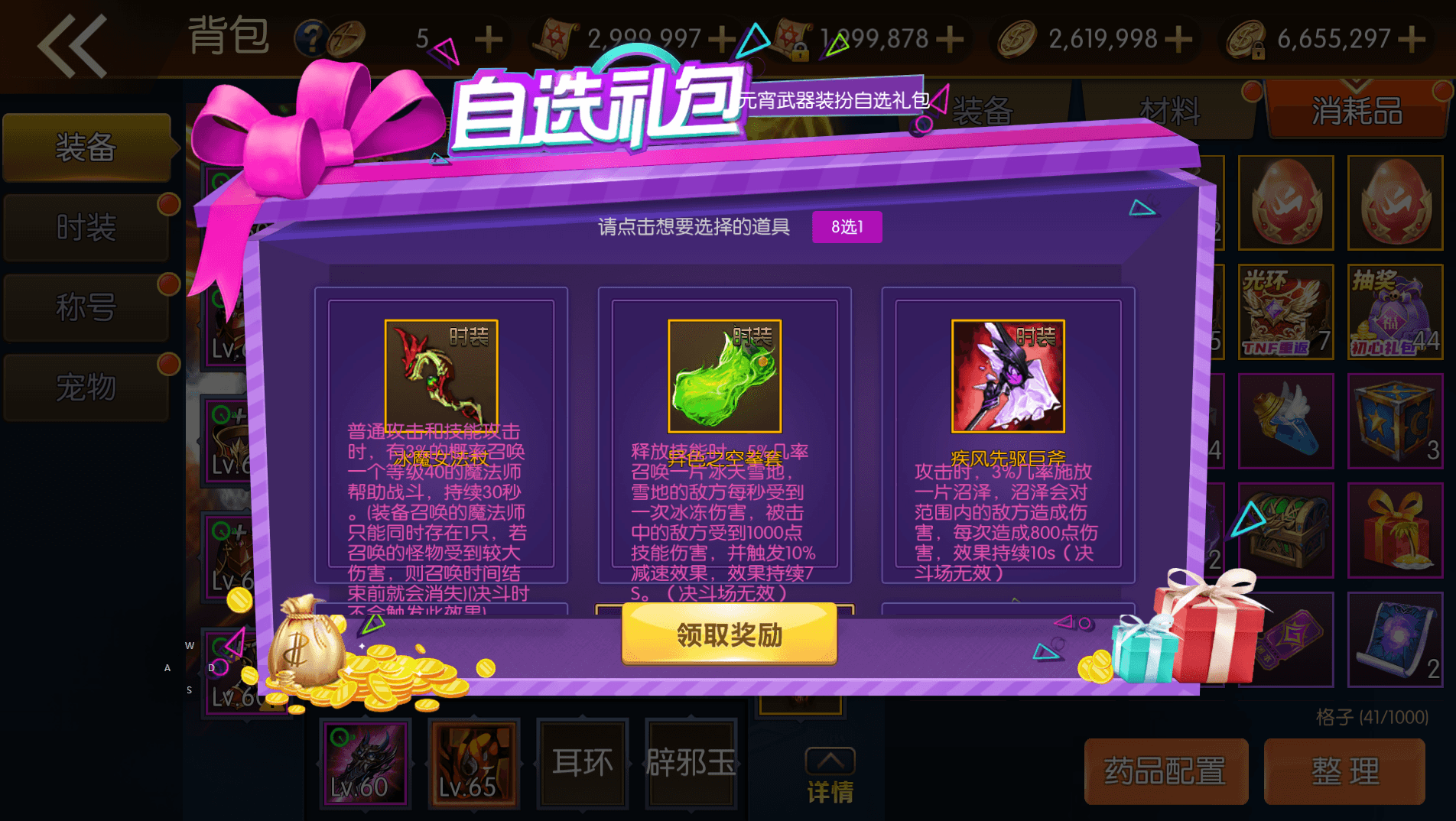
Task: Click the TNF重返 光环 halo item
Action: point(1286,310)
